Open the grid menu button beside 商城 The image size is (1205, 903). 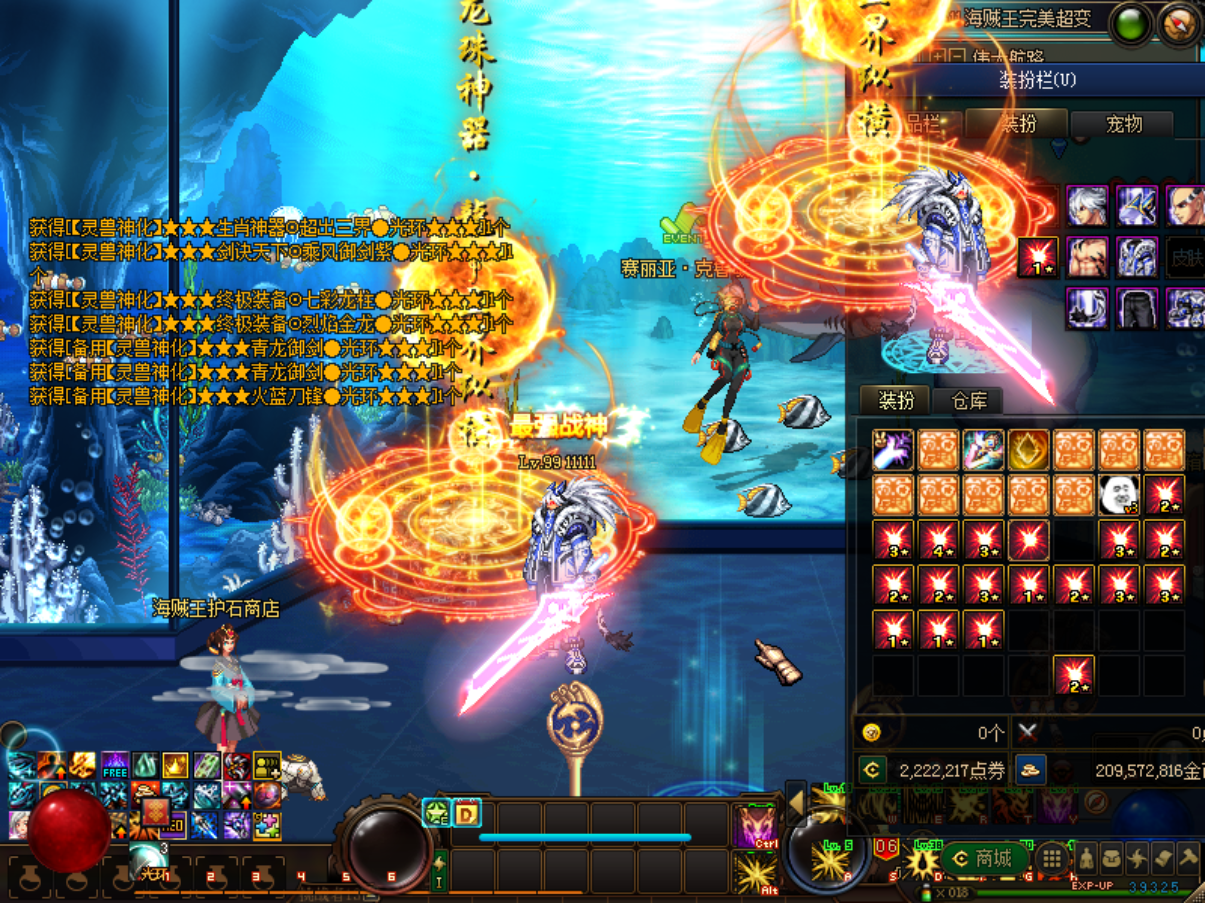click(x=1051, y=858)
